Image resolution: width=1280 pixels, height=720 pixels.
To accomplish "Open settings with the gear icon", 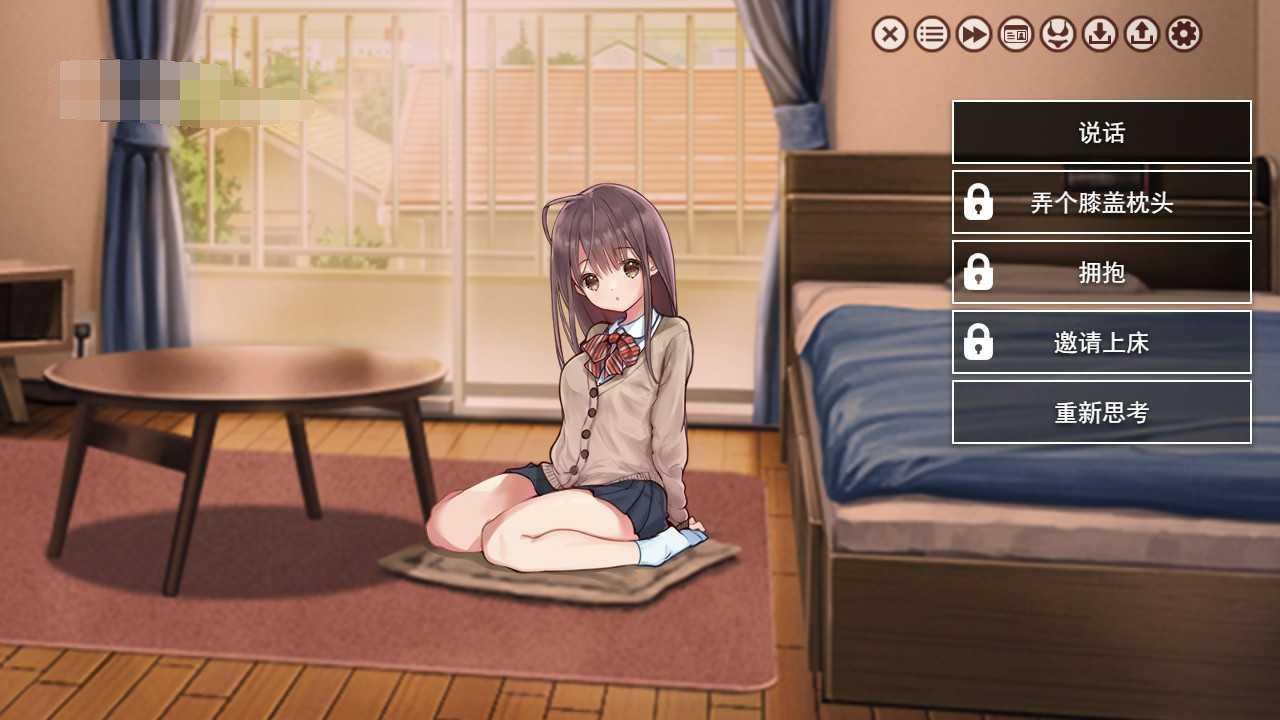I will click(1183, 35).
